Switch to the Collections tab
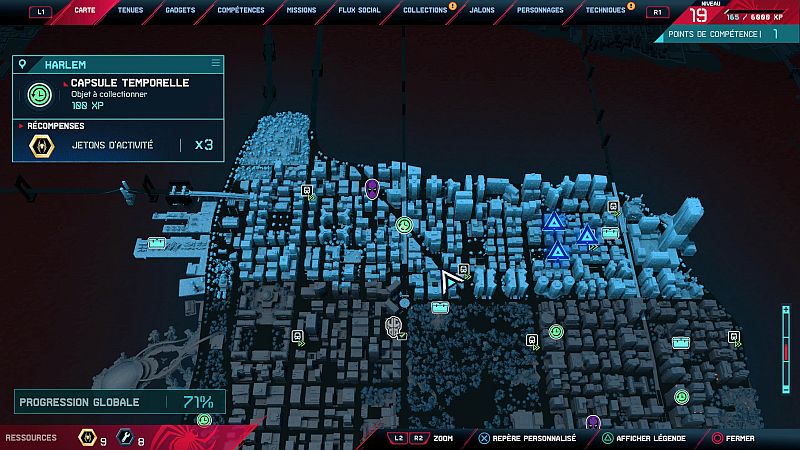 click(x=425, y=11)
